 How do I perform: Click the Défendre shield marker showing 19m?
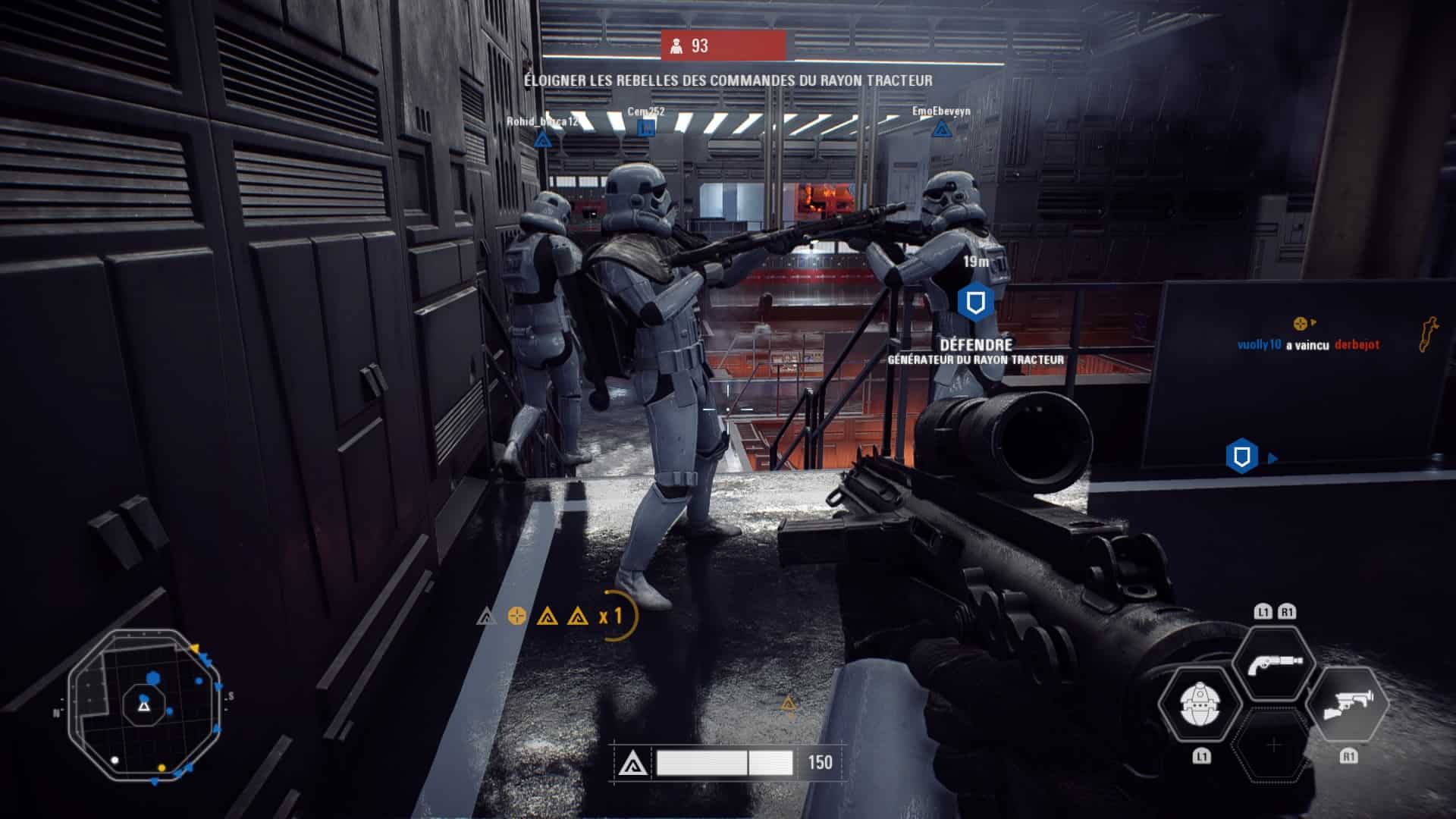coord(975,303)
